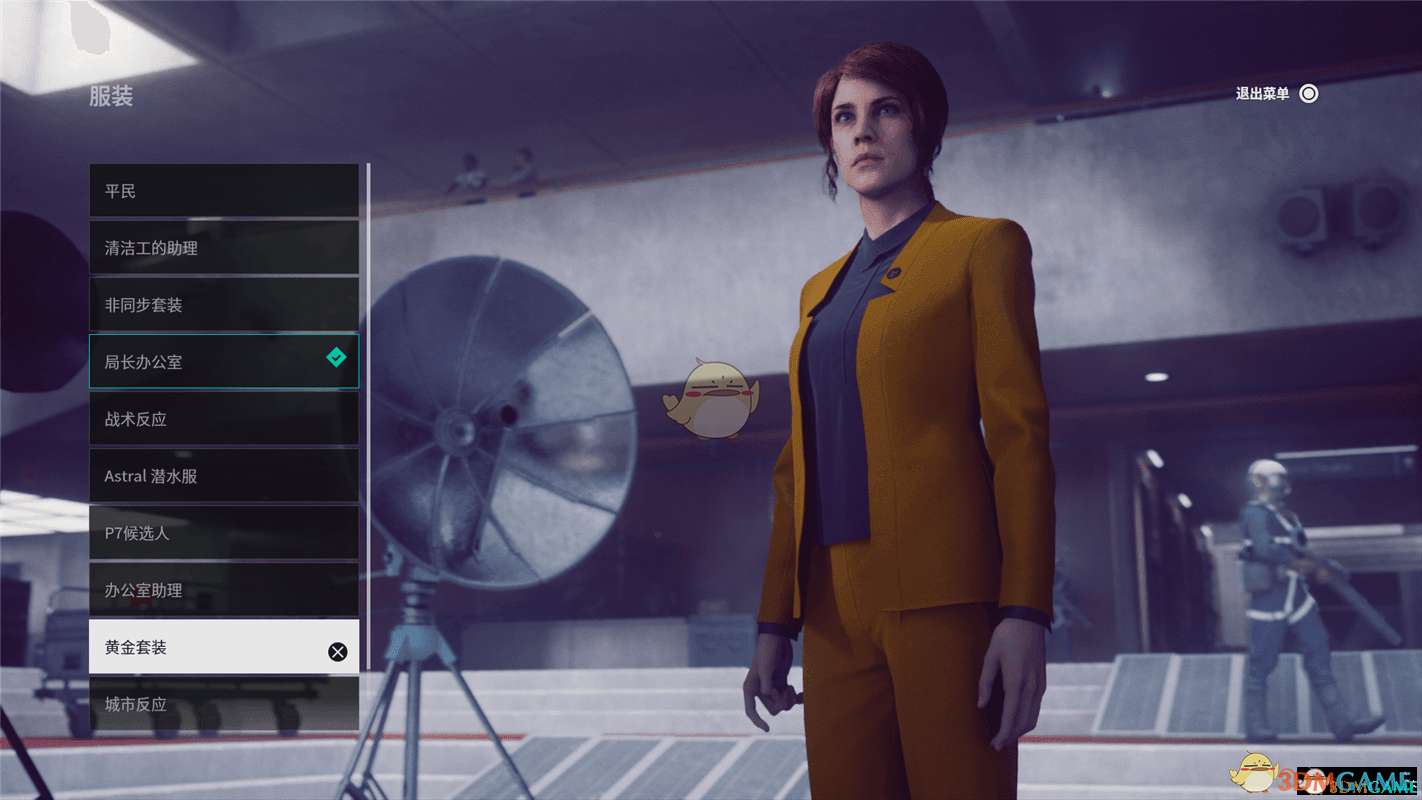Choose the Astral 潜水服 outfit
The image size is (1422, 800).
223,476
